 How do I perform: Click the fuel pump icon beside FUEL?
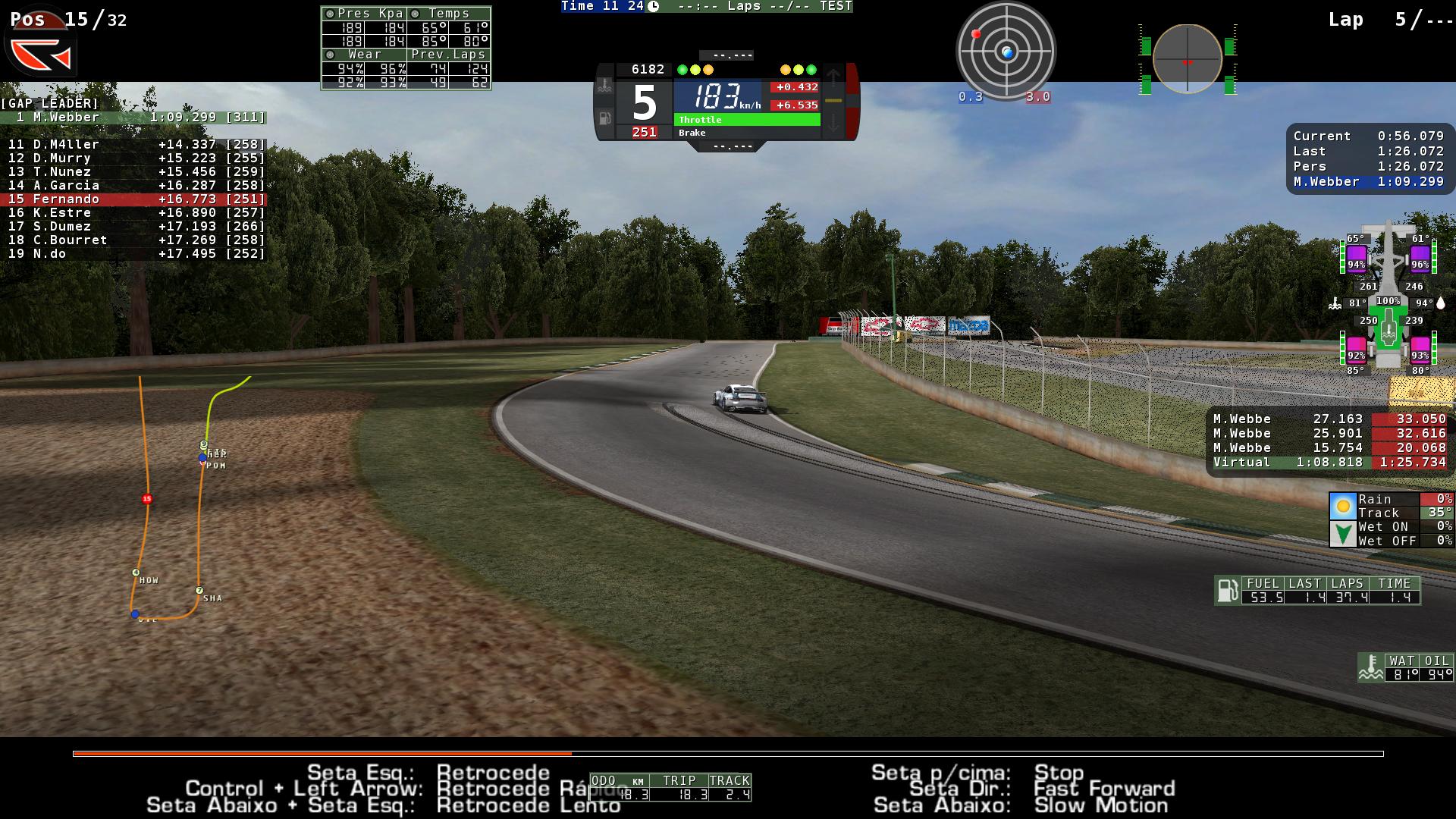[1226, 590]
